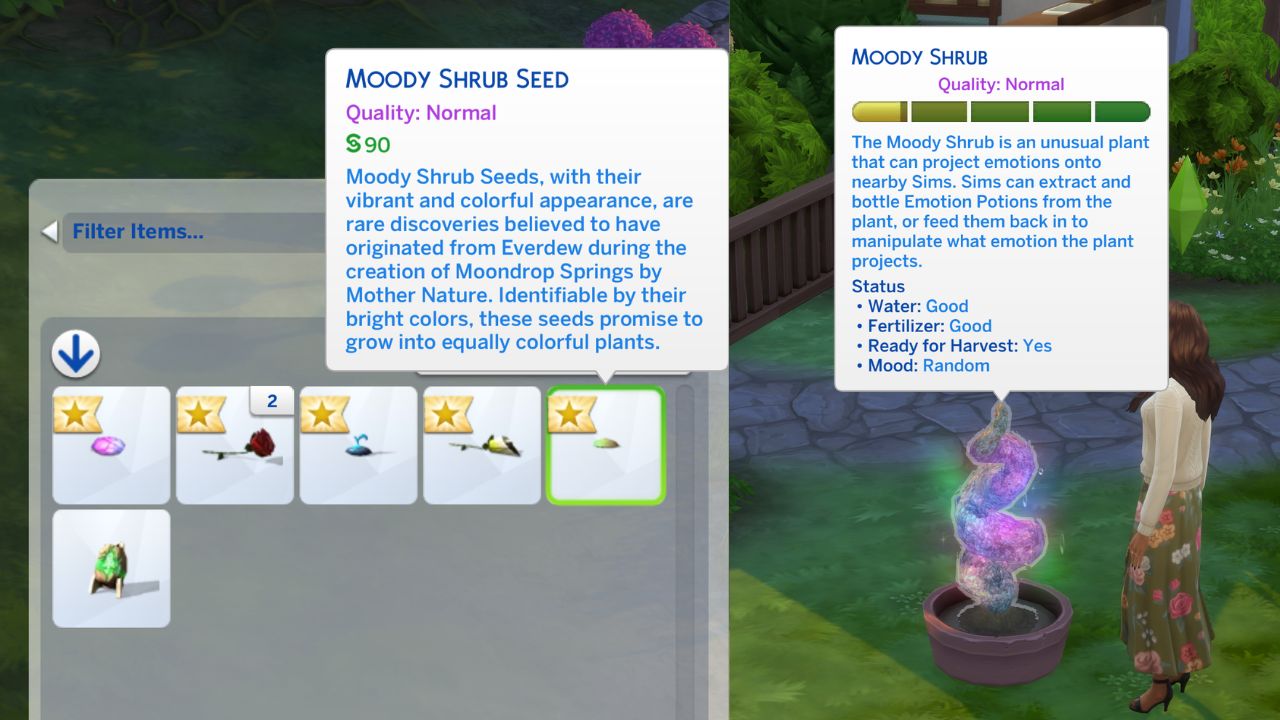
Task: Click the quantity badge showing 2 on the rose
Action: tap(270, 401)
